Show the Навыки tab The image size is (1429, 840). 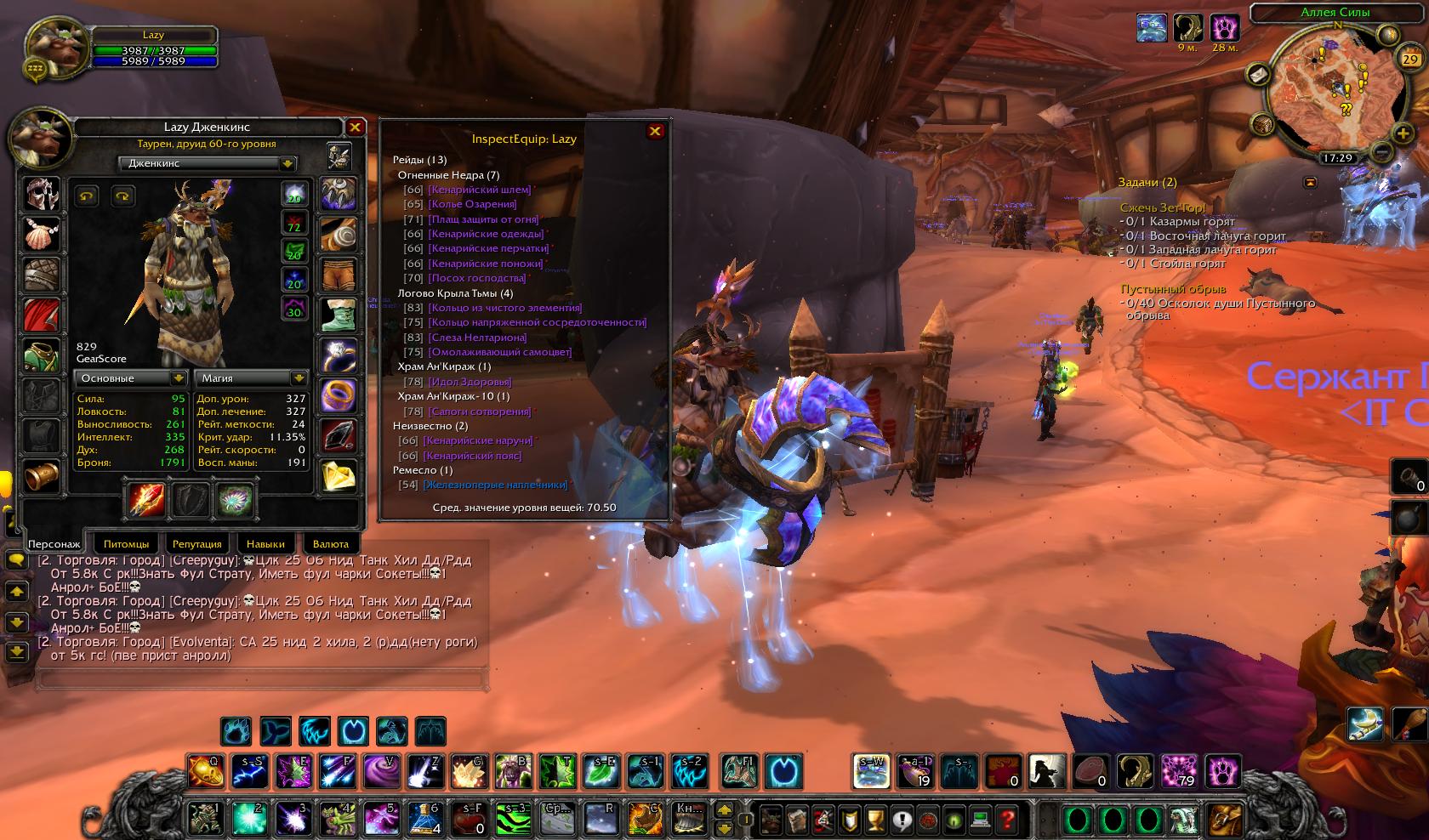pos(265,543)
